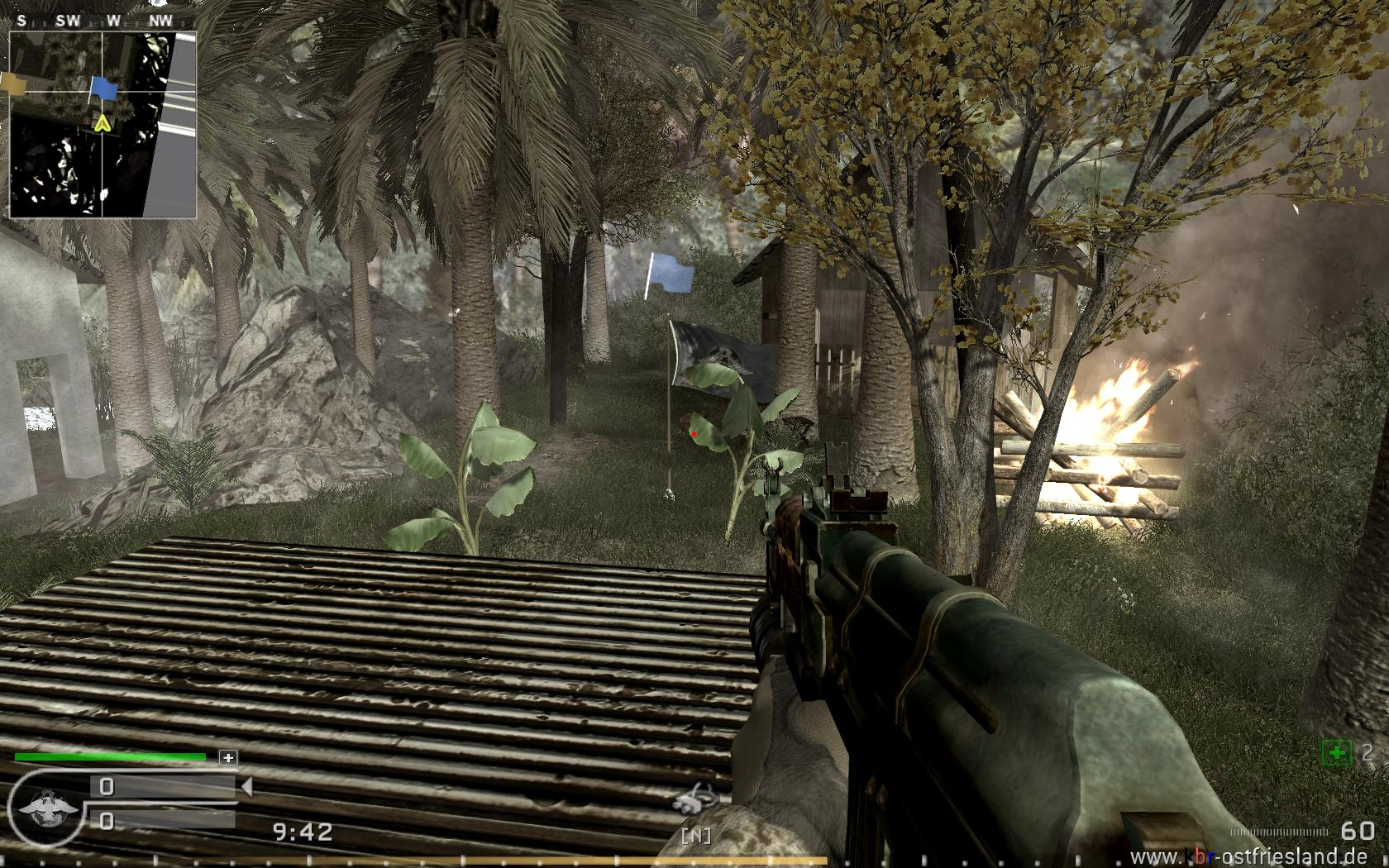Select the blue flag marker on the minimap
Screen dimensions: 1389x868
pos(102,88)
